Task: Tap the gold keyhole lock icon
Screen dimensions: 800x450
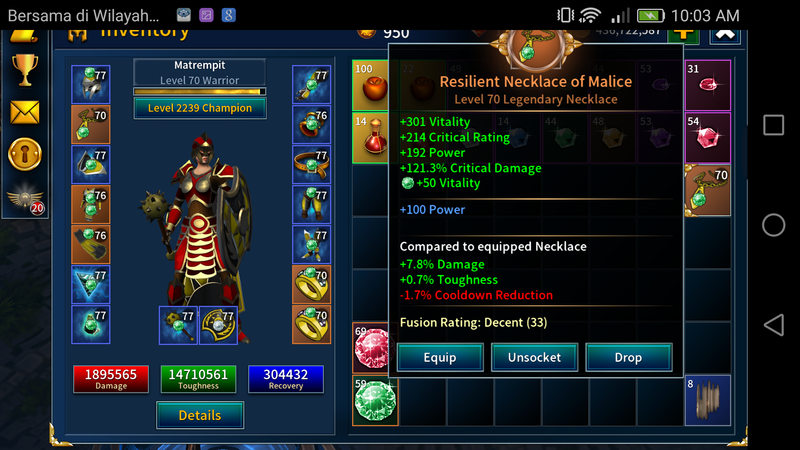Action: tap(24, 153)
